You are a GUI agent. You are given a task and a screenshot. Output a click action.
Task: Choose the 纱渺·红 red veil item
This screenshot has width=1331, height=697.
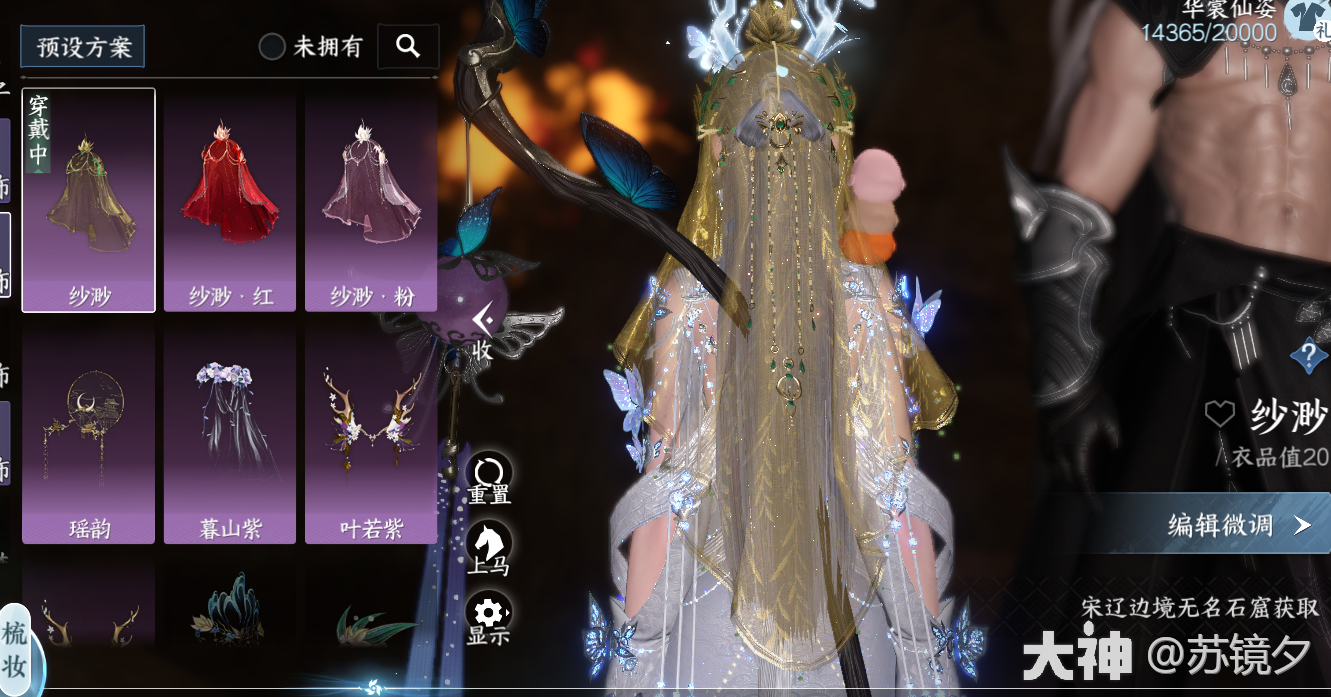coord(230,200)
